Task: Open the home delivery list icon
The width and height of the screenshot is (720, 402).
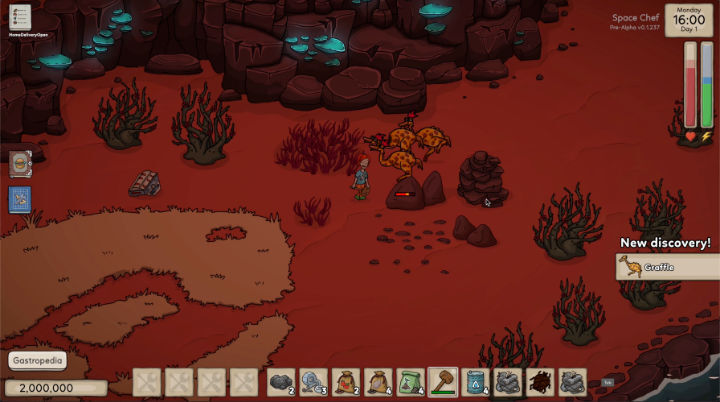Action: tap(20, 18)
